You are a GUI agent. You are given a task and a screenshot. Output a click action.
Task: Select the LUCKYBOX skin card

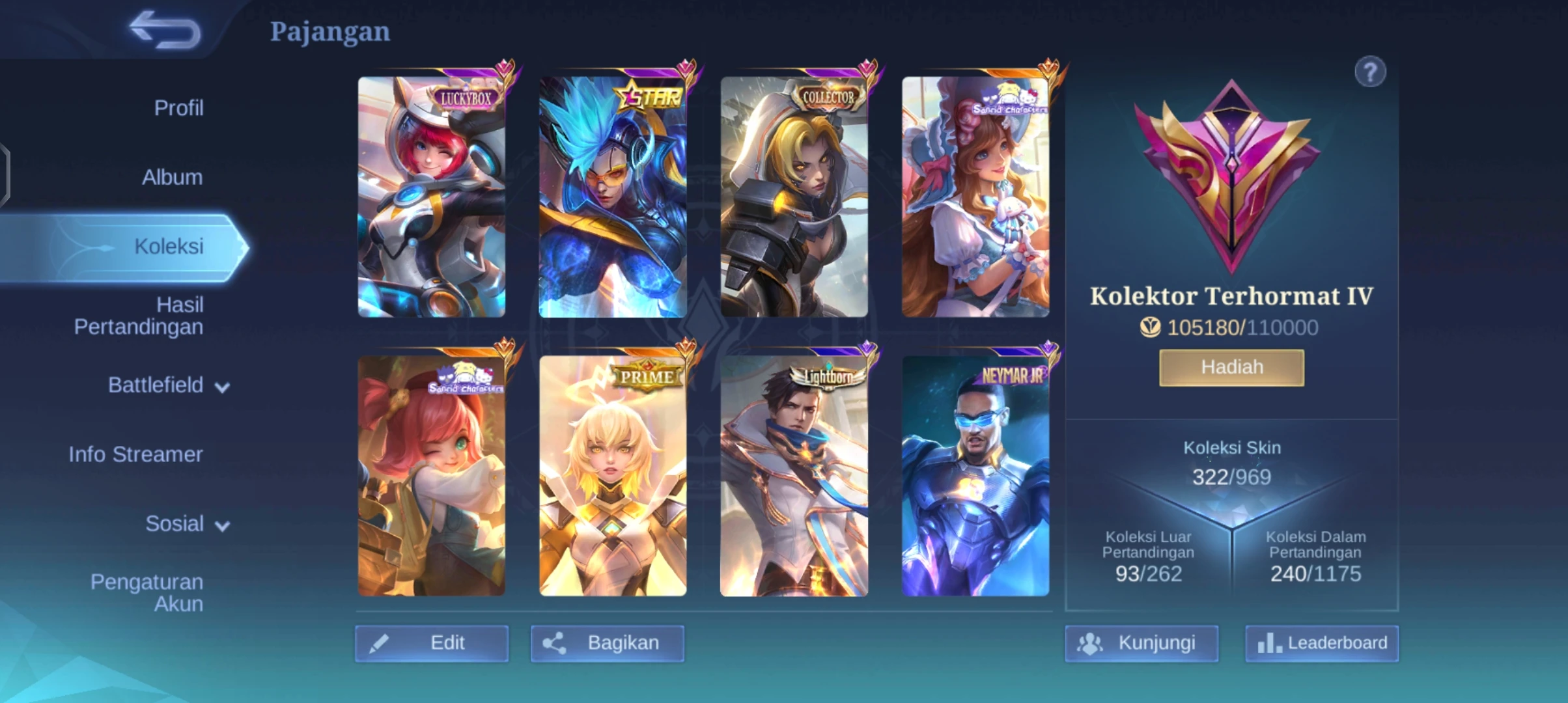(431, 197)
